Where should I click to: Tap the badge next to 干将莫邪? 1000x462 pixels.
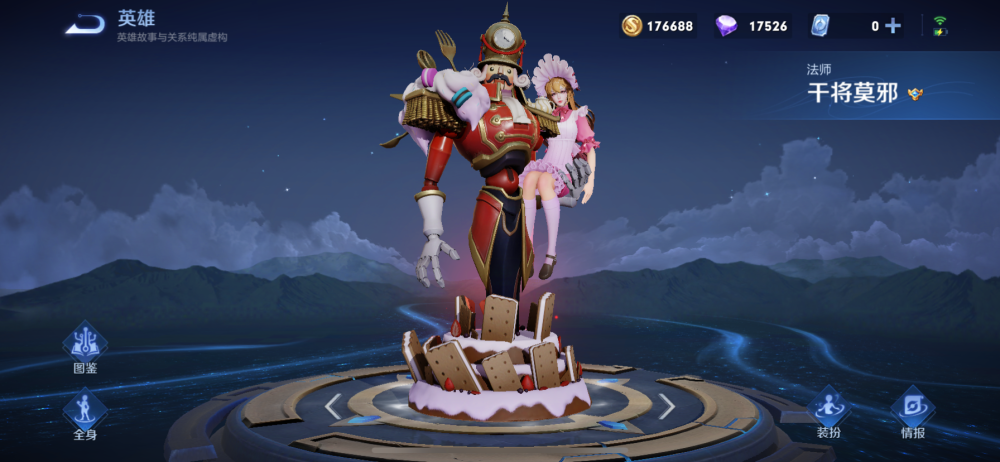pos(915,93)
